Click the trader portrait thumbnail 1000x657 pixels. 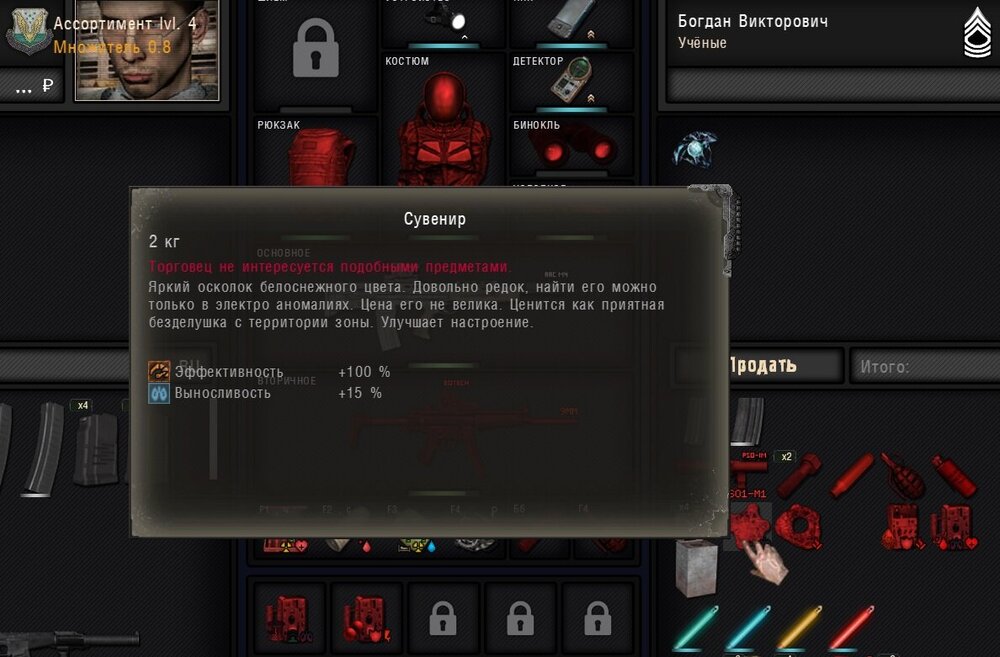(146, 49)
